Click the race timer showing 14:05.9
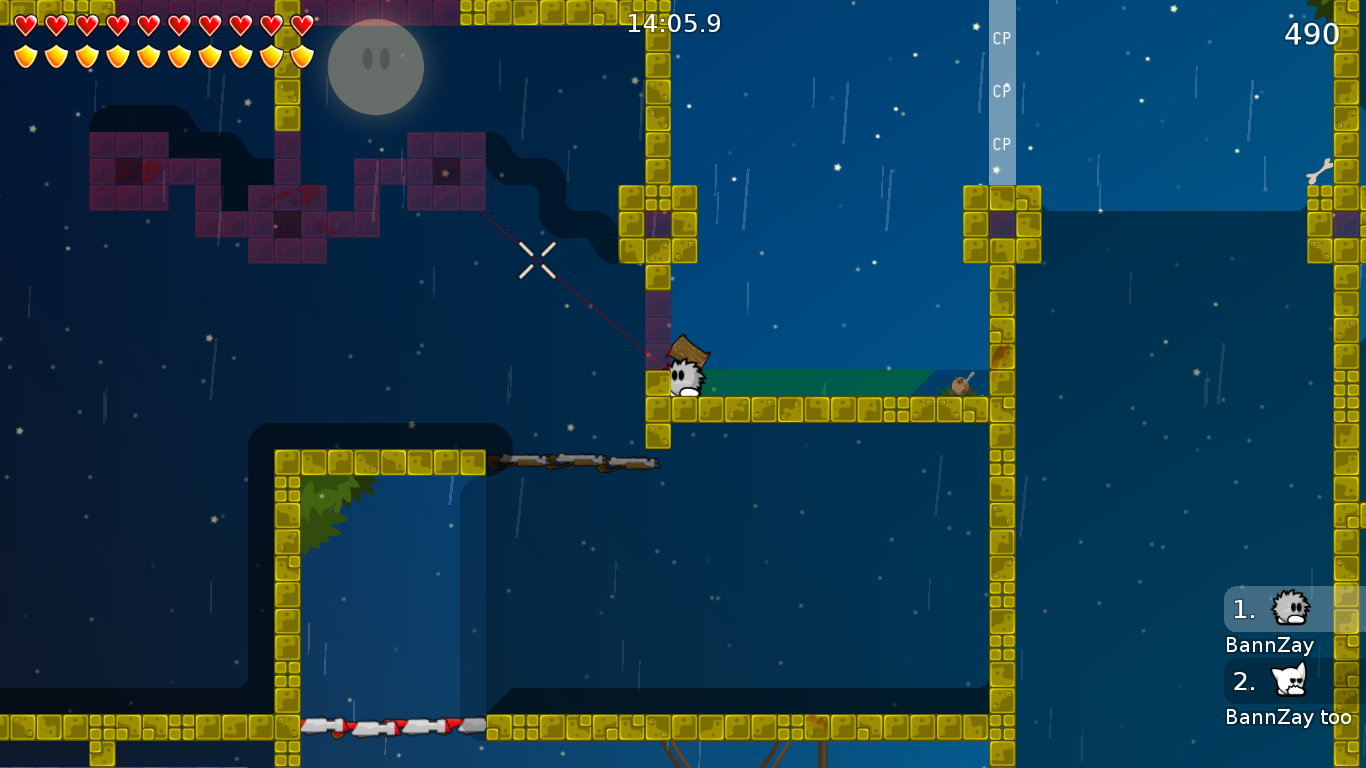The height and width of the screenshot is (768, 1366). [x=672, y=24]
